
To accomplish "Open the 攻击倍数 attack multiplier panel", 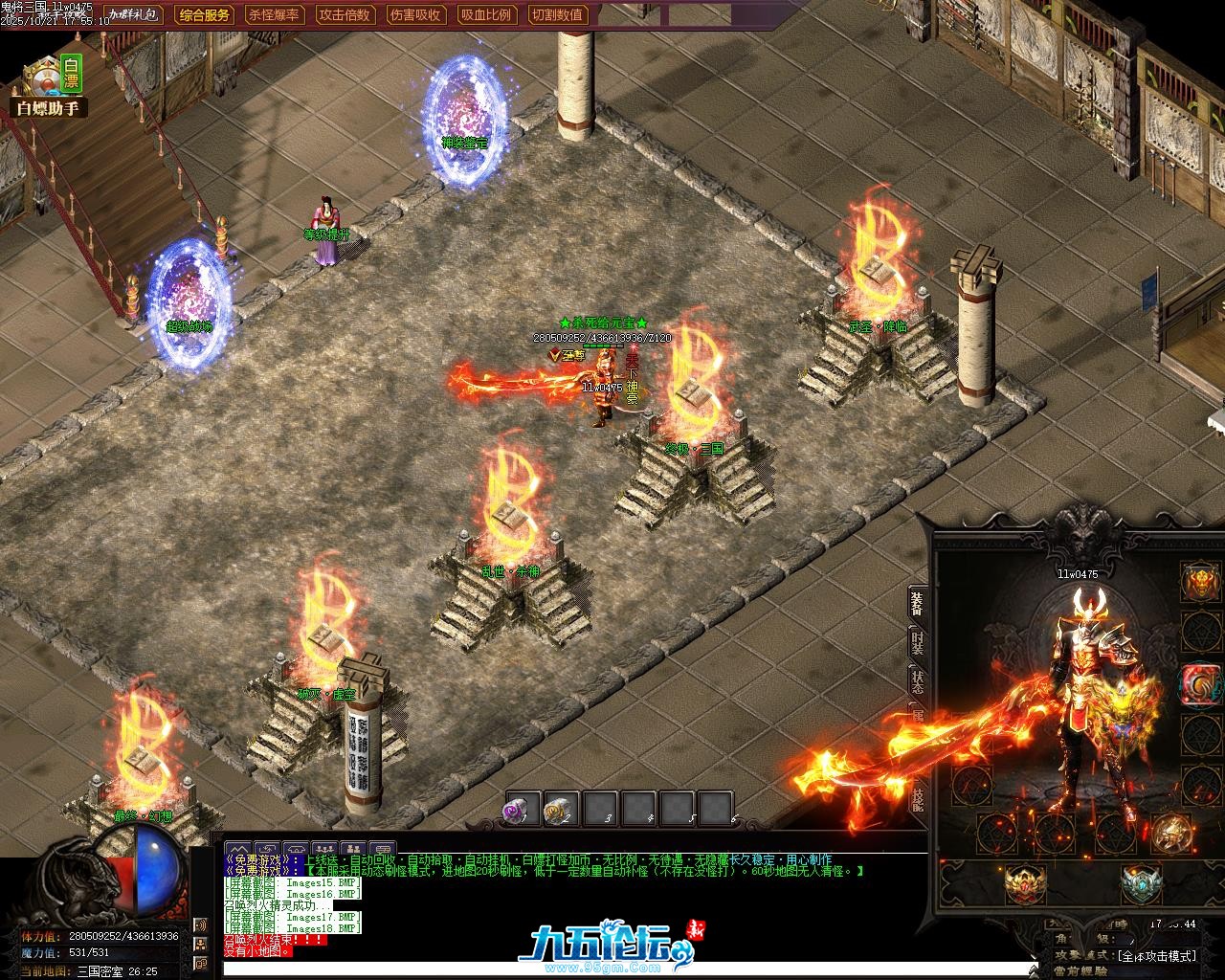I will click(345, 14).
